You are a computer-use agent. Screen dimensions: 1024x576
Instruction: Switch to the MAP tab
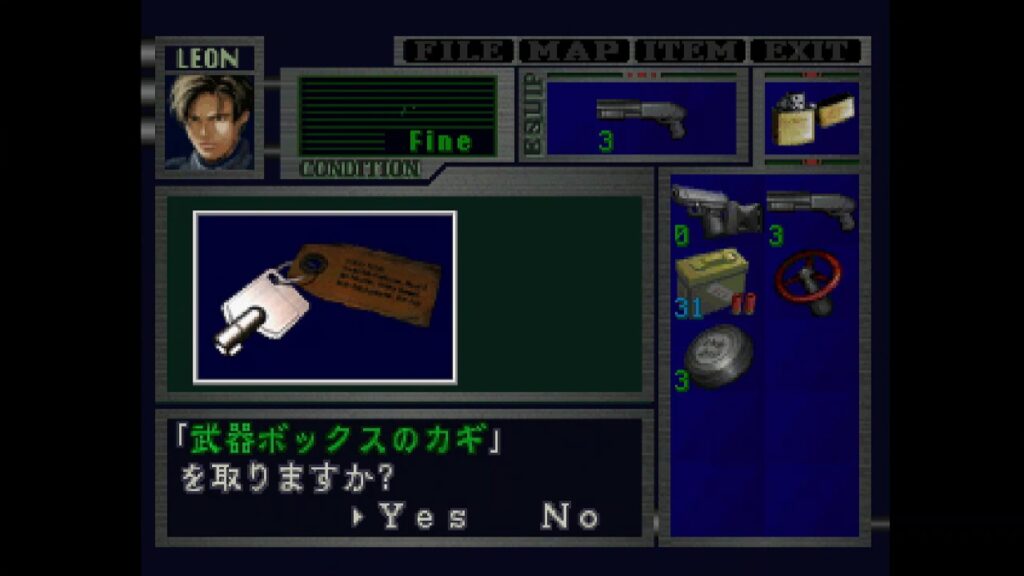pos(576,51)
